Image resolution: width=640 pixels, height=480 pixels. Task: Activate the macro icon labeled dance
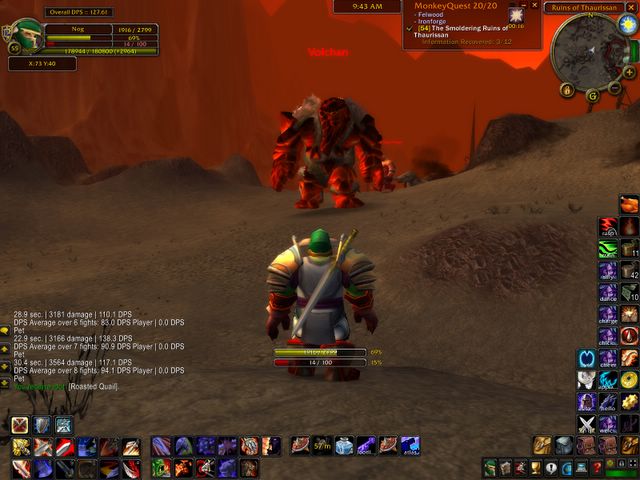(x=608, y=292)
